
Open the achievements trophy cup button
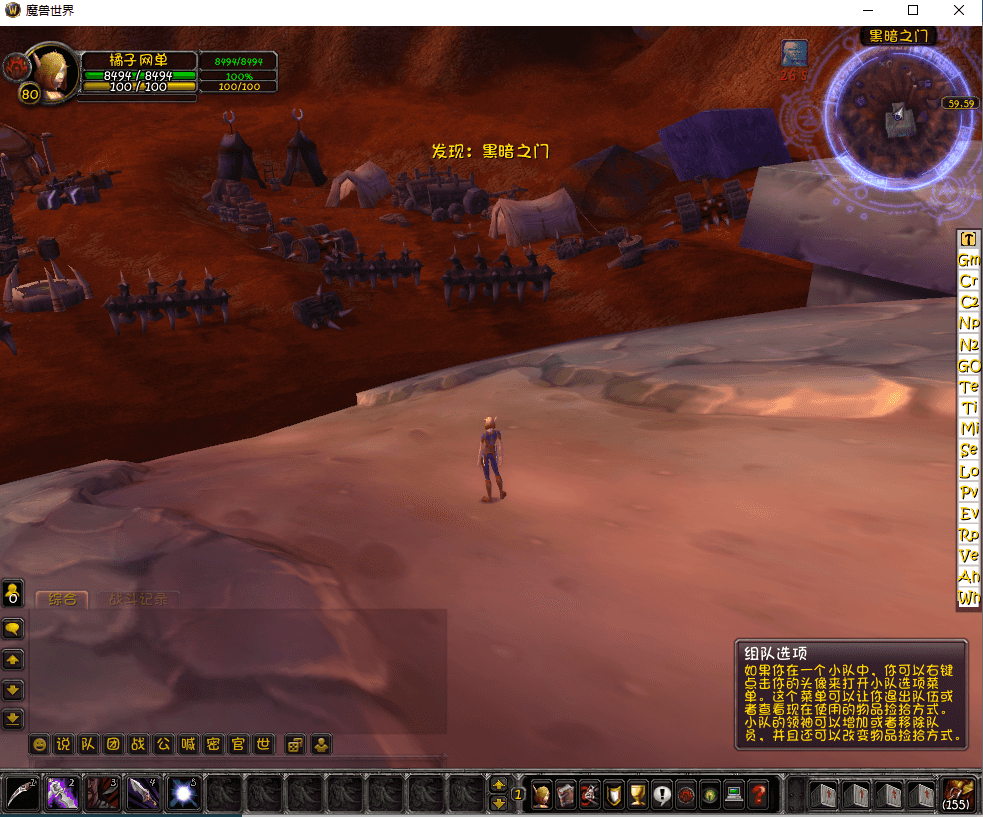click(x=637, y=795)
